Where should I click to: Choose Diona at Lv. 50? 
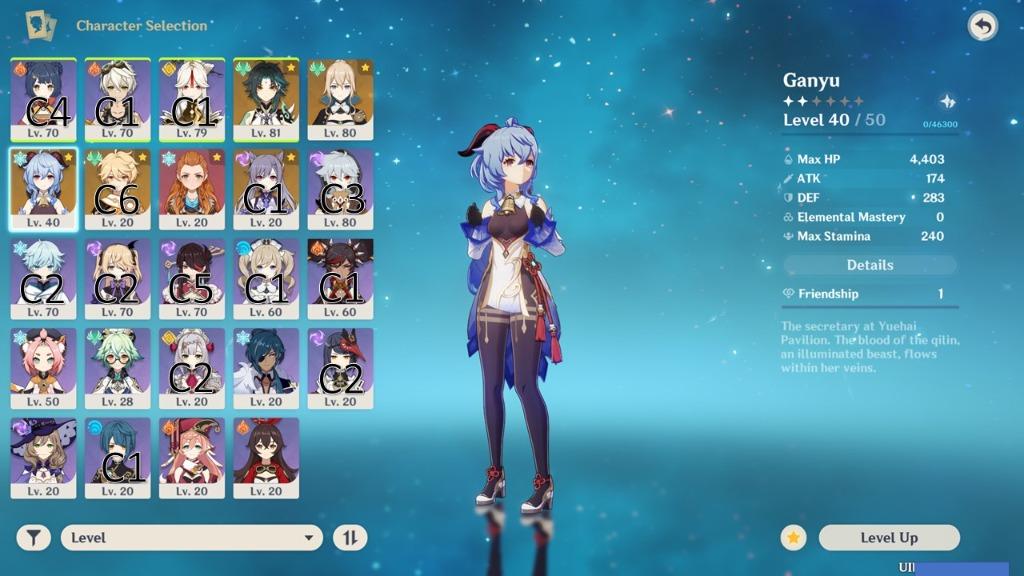click(x=44, y=367)
